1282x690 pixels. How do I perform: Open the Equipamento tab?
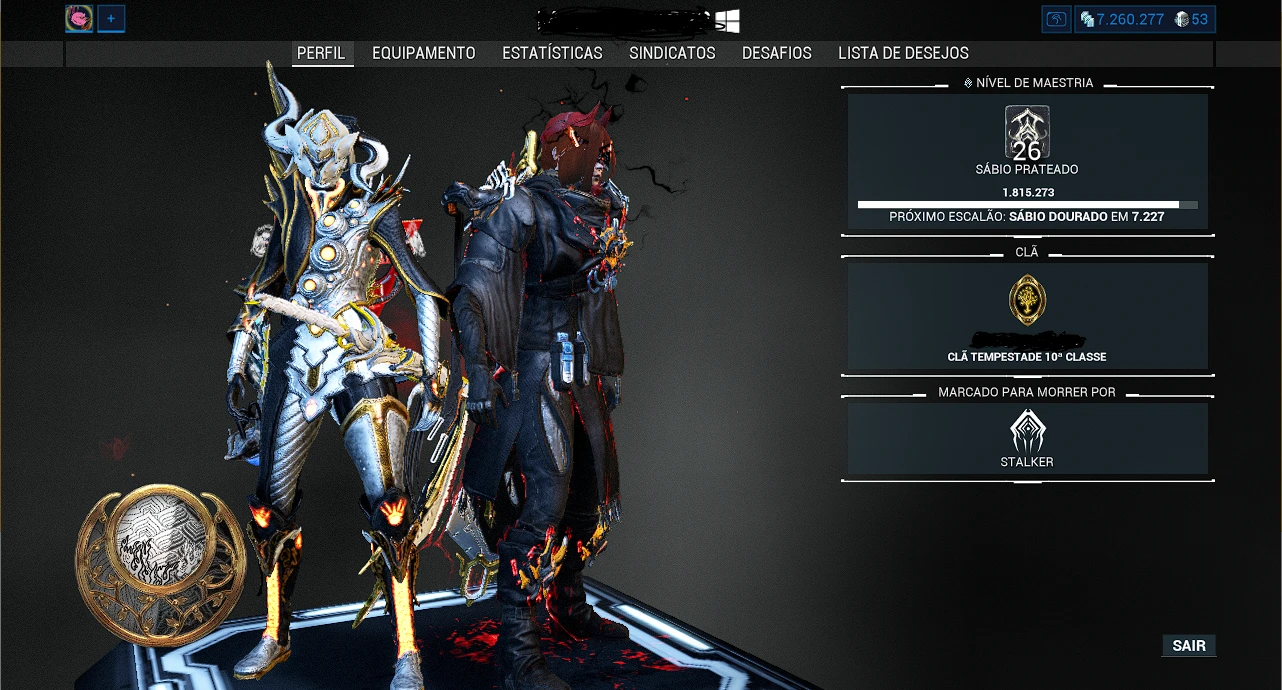[424, 53]
